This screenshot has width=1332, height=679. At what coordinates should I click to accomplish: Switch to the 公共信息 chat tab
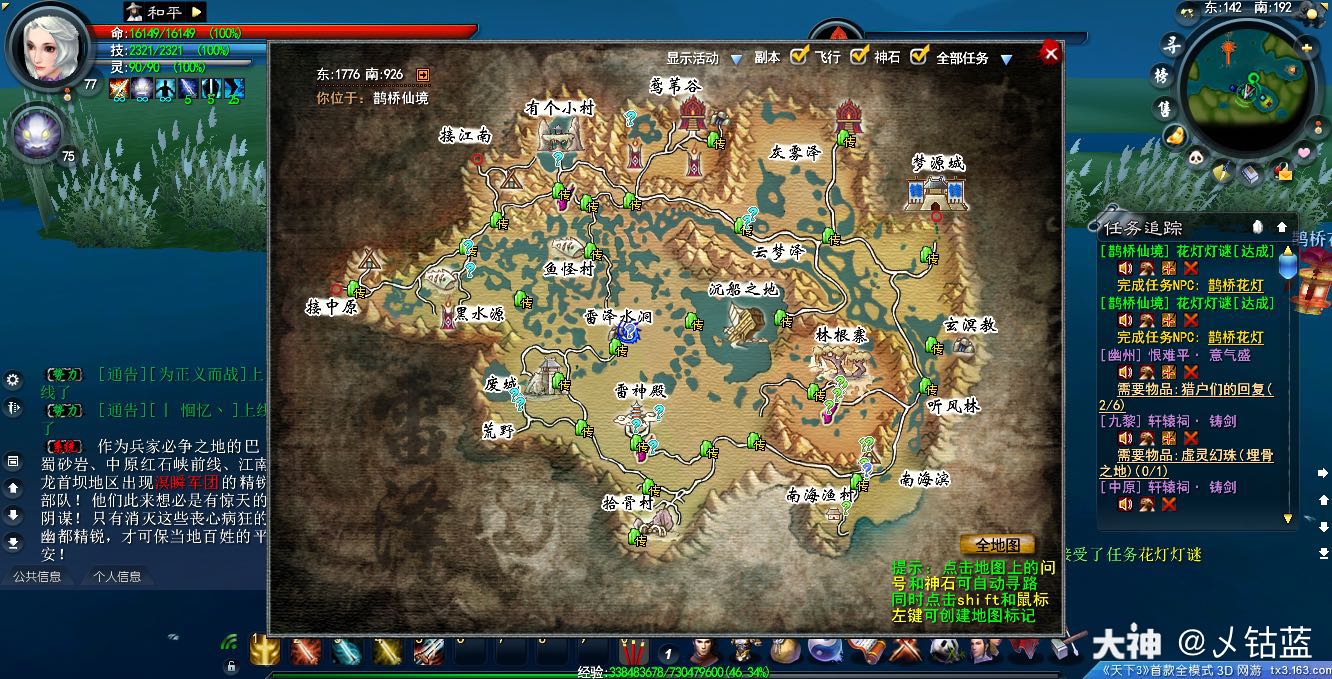[37, 576]
